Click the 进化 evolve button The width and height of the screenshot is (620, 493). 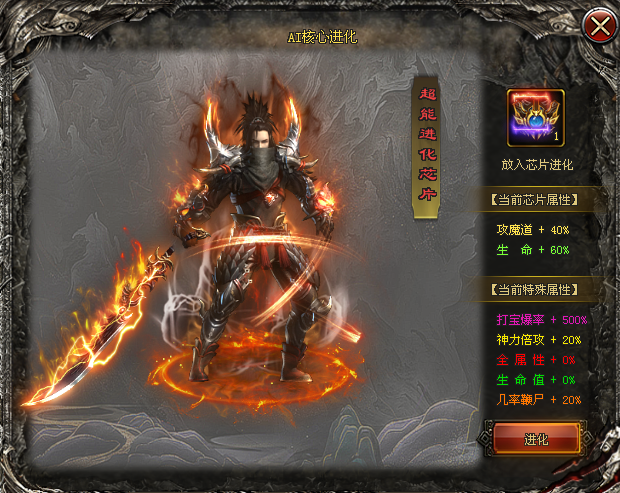pos(536,440)
